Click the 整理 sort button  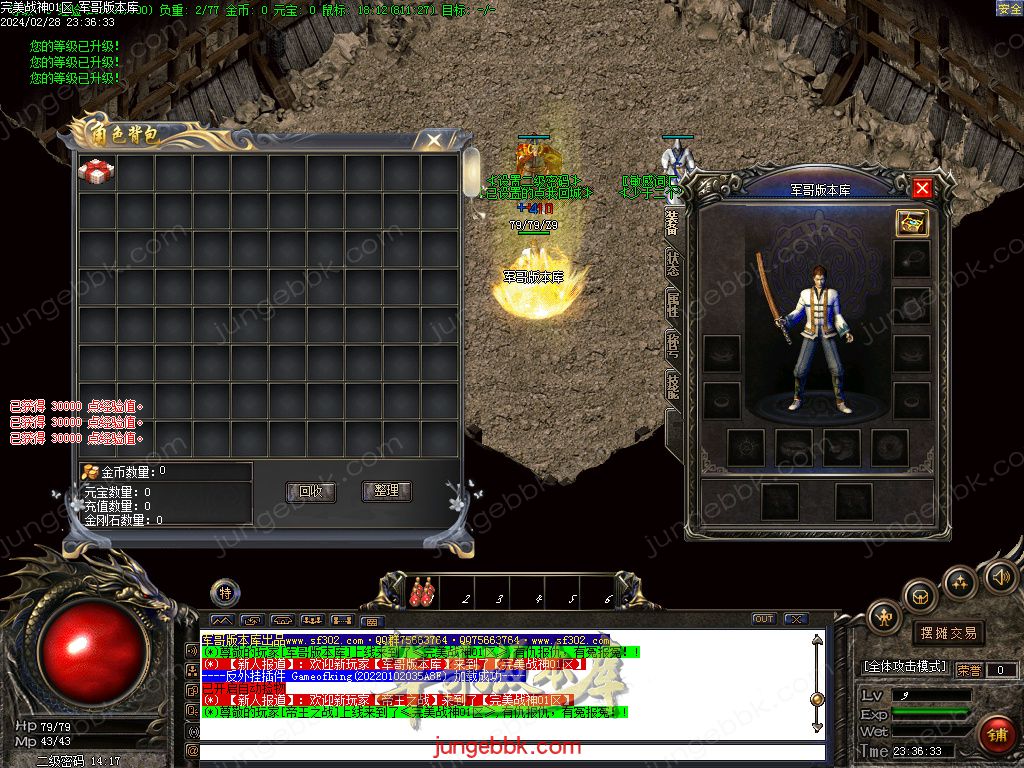(x=386, y=491)
